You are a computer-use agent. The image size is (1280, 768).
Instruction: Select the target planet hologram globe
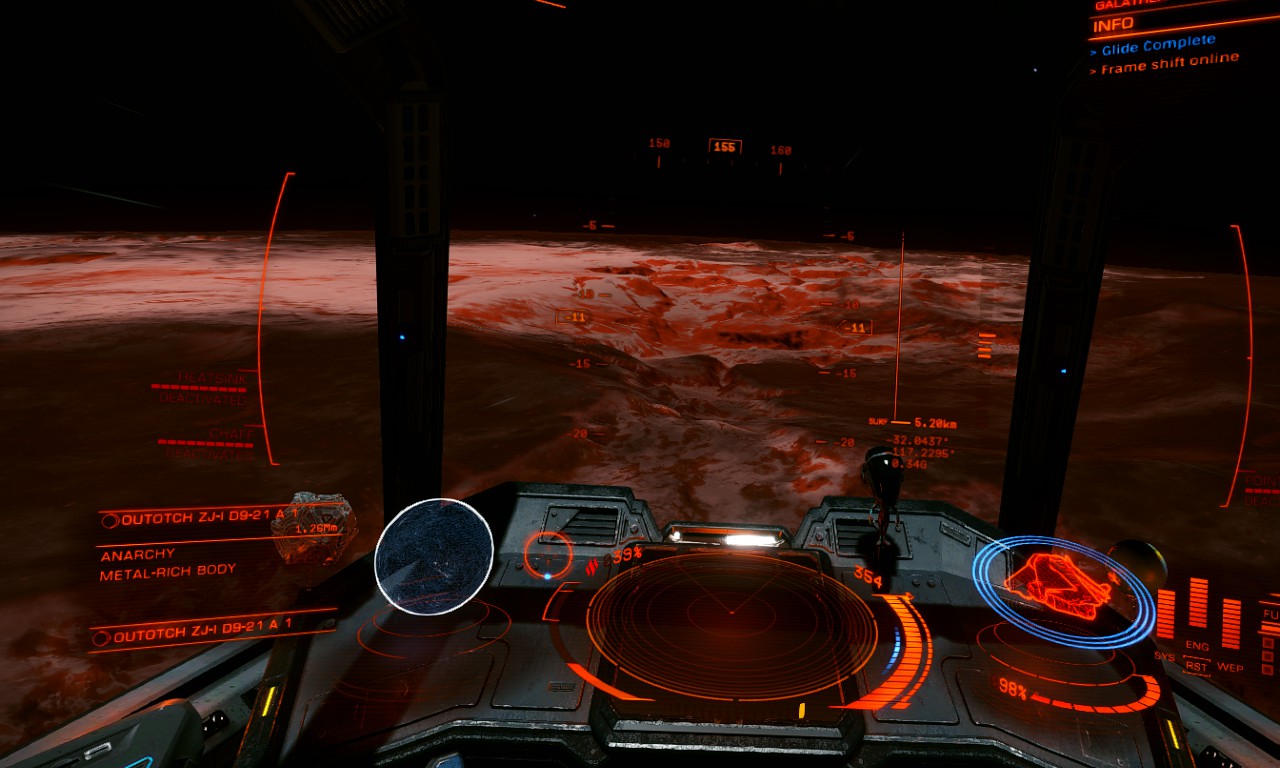[x=434, y=556]
